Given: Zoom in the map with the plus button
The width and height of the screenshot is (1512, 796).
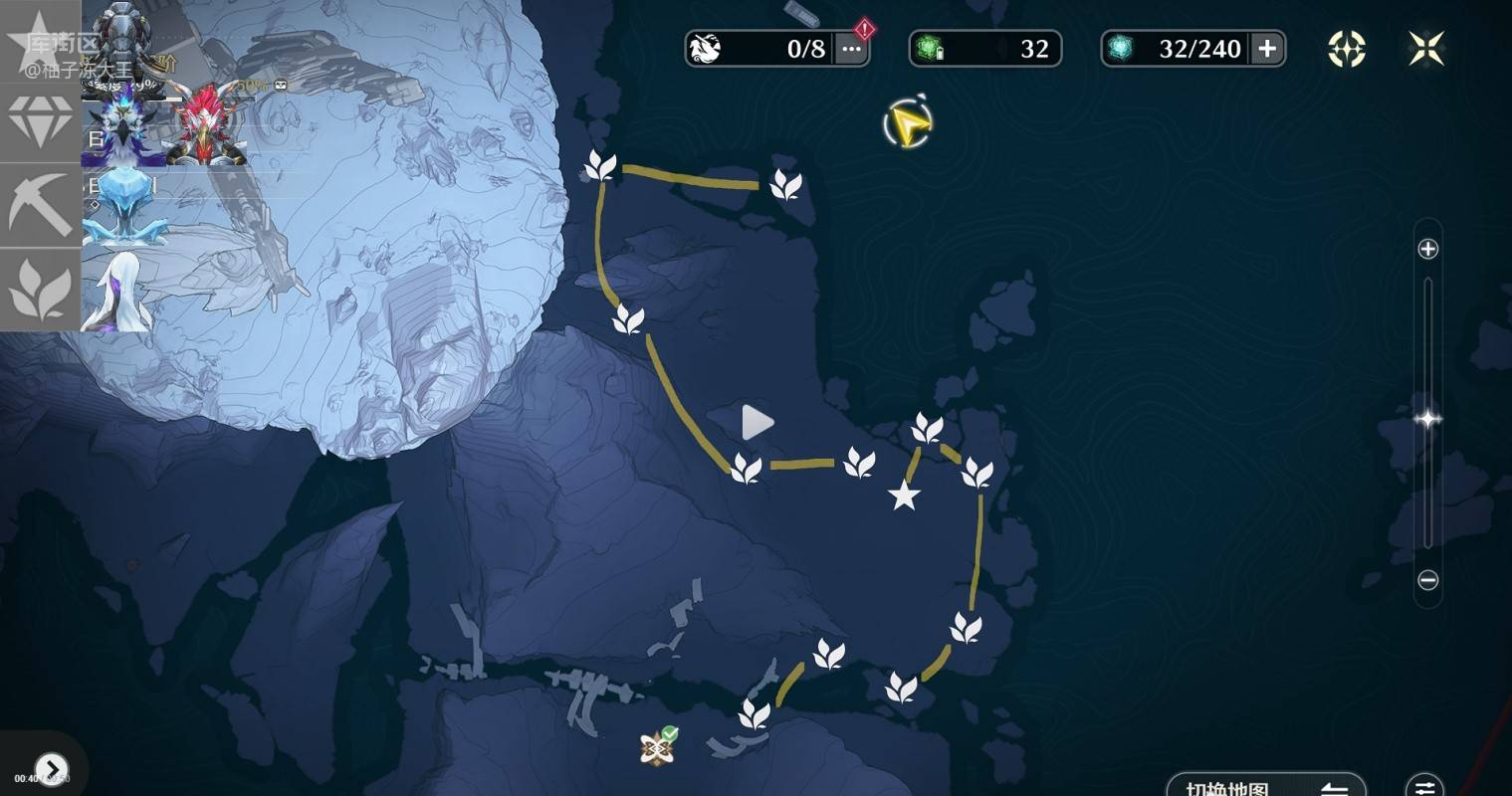Looking at the screenshot, I should (1427, 249).
